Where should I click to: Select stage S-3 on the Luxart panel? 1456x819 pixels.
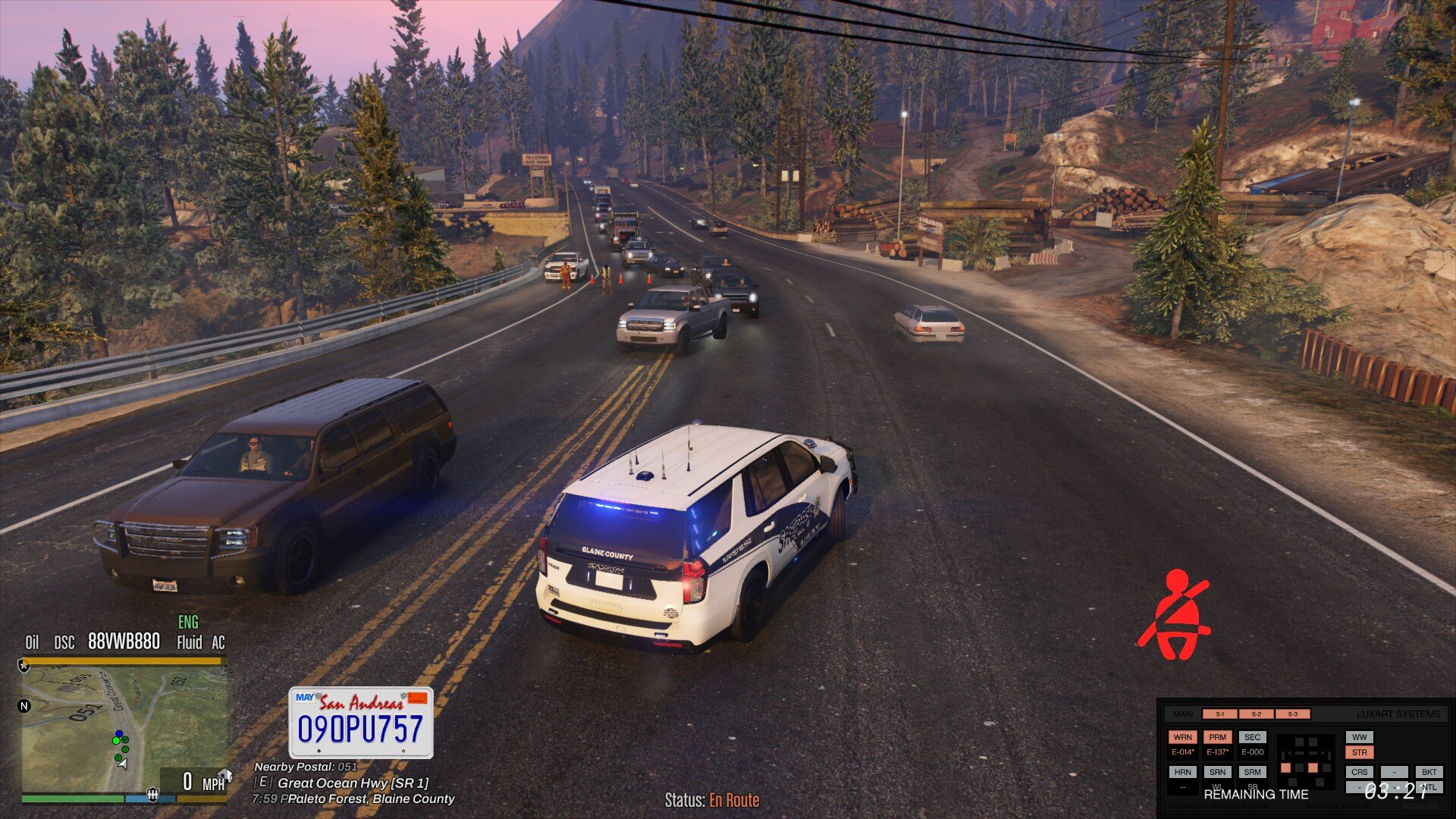[x=1292, y=714]
